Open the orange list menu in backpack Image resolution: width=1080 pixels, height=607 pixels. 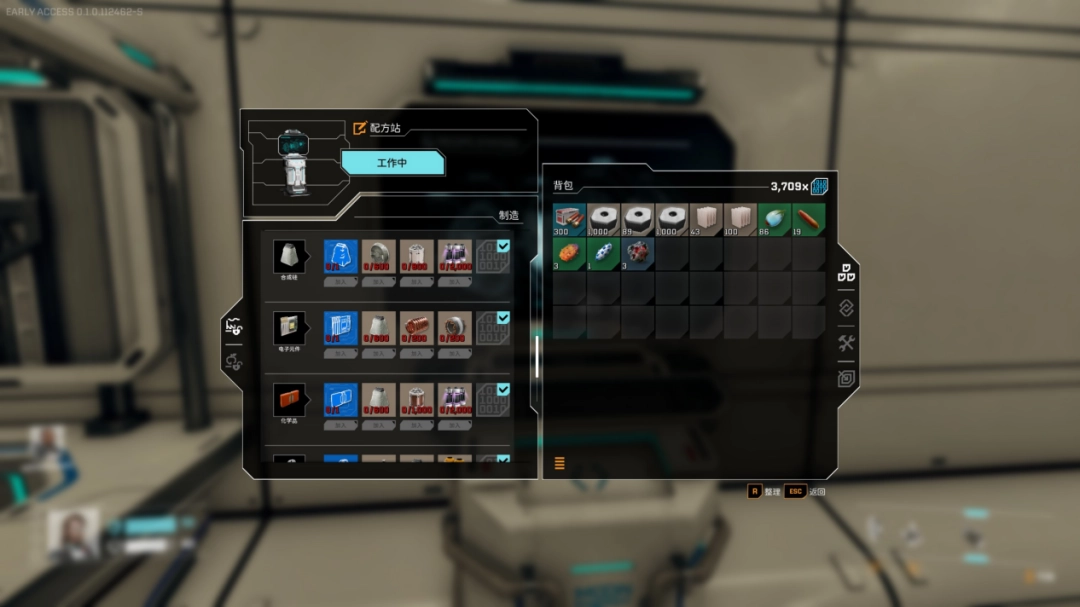click(560, 463)
